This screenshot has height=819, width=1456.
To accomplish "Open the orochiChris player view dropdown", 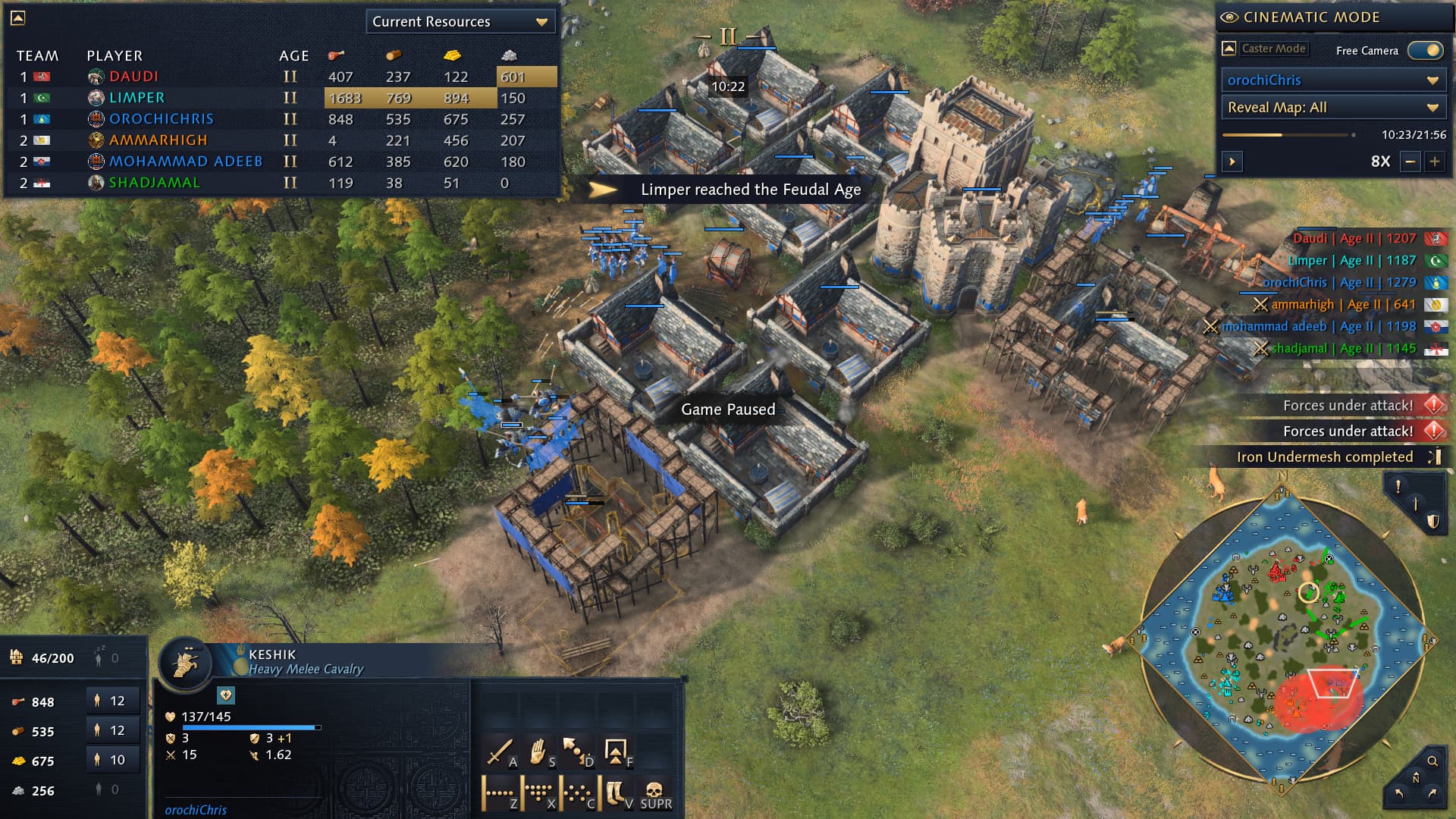I will 1332,80.
